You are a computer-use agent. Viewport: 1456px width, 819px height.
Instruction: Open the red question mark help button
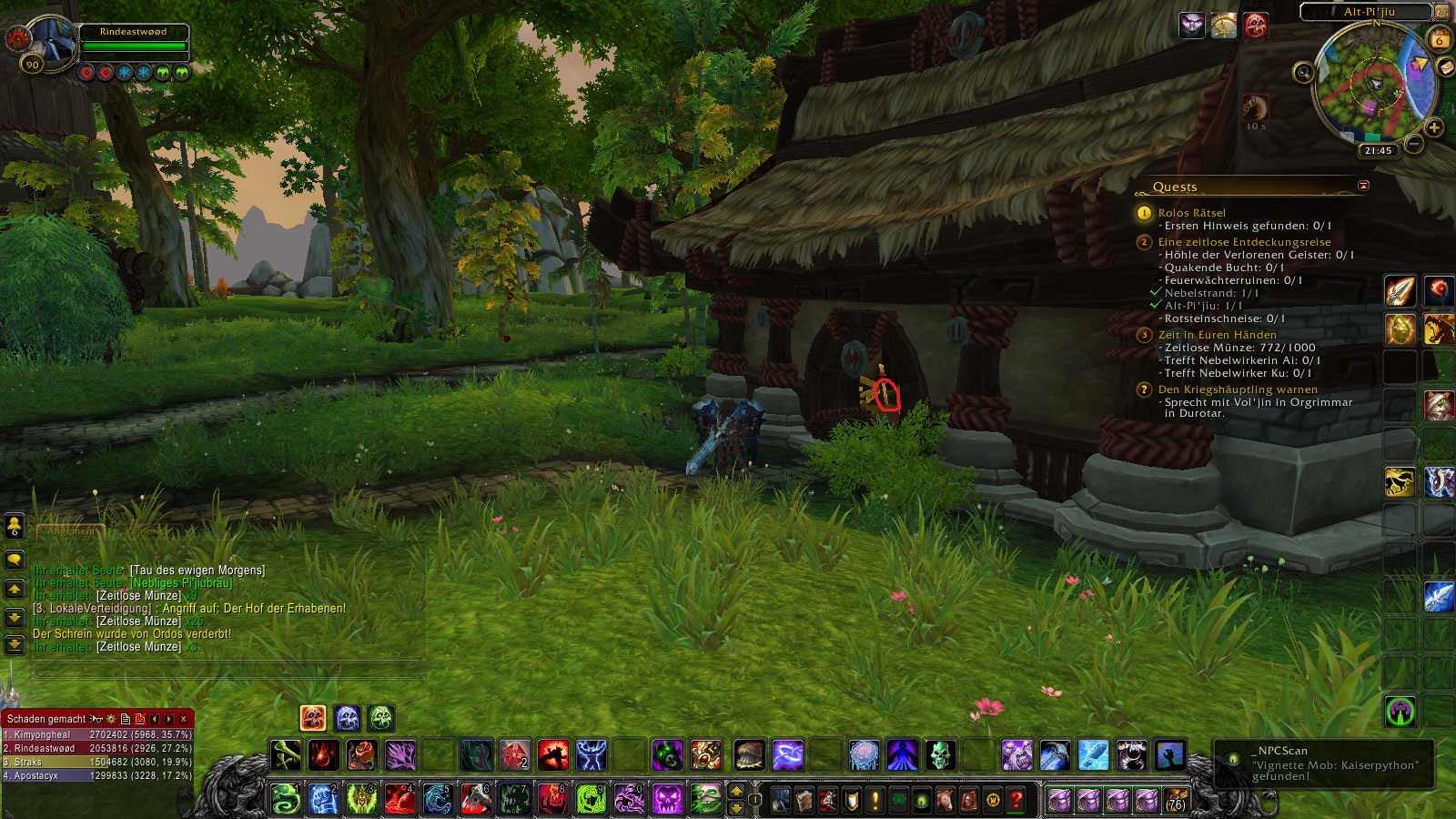pyautogui.click(x=1016, y=800)
